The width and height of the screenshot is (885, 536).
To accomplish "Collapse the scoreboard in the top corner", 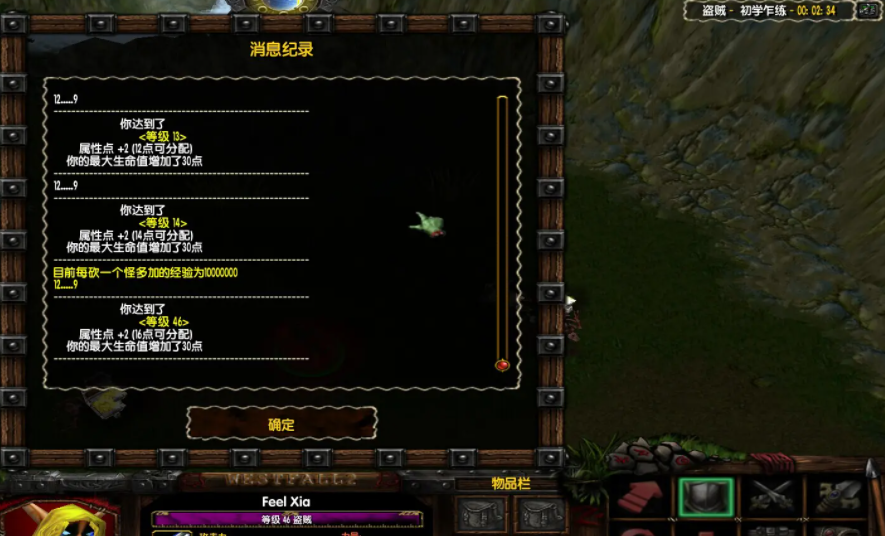I will (x=869, y=11).
